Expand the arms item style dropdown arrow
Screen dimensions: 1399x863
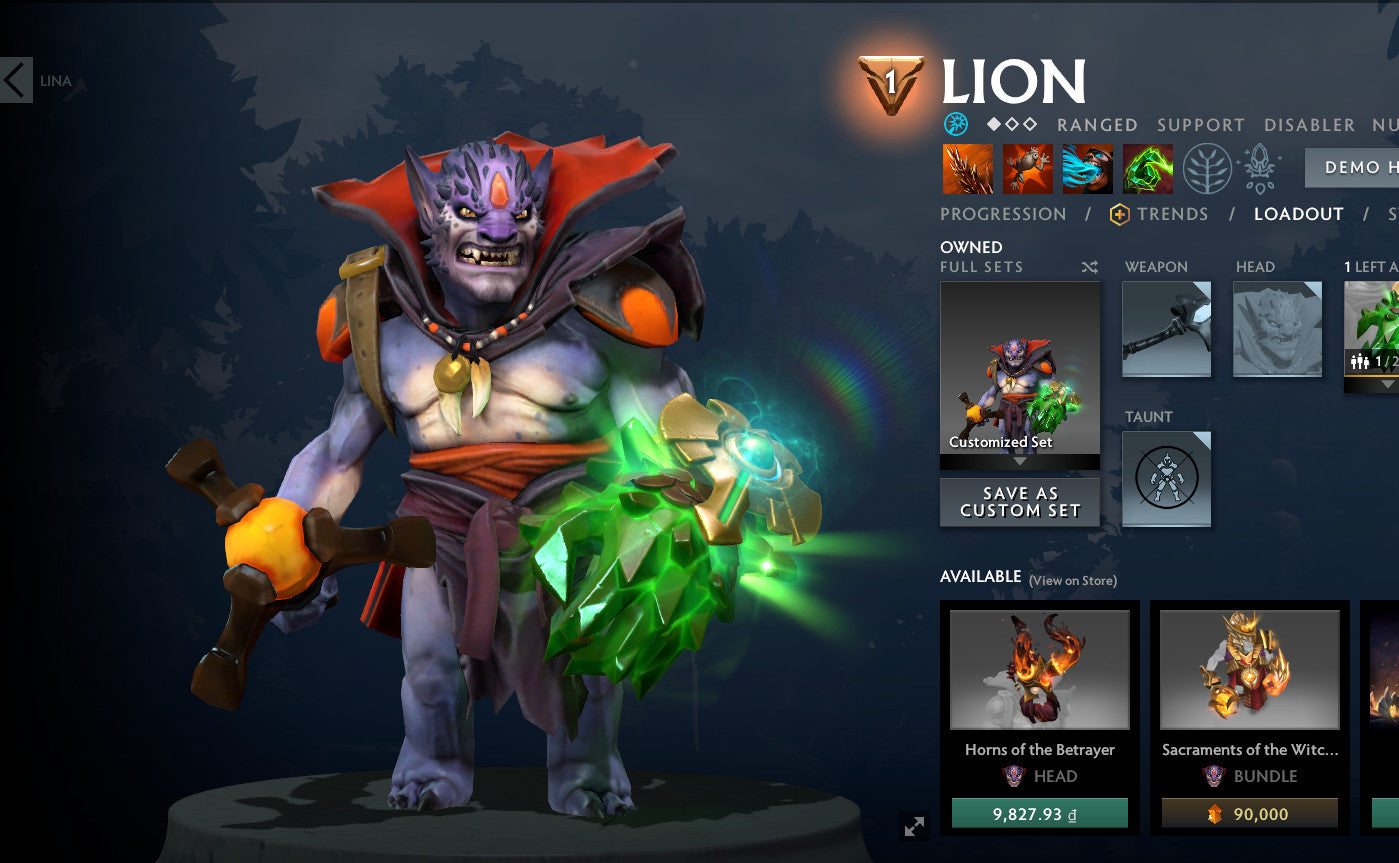[1387, 383]
